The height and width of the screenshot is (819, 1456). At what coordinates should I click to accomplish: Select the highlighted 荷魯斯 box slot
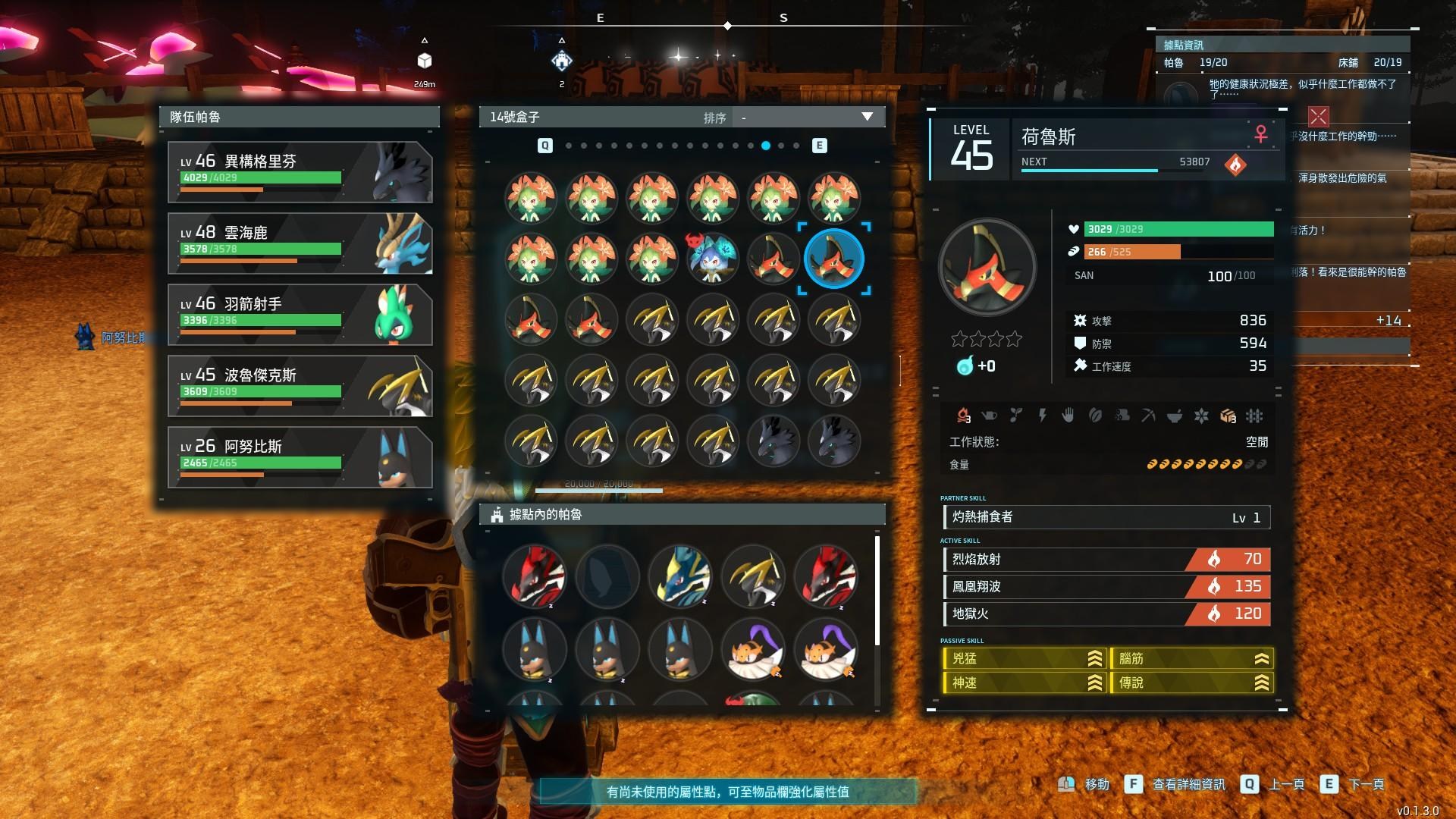pos(833,259)
